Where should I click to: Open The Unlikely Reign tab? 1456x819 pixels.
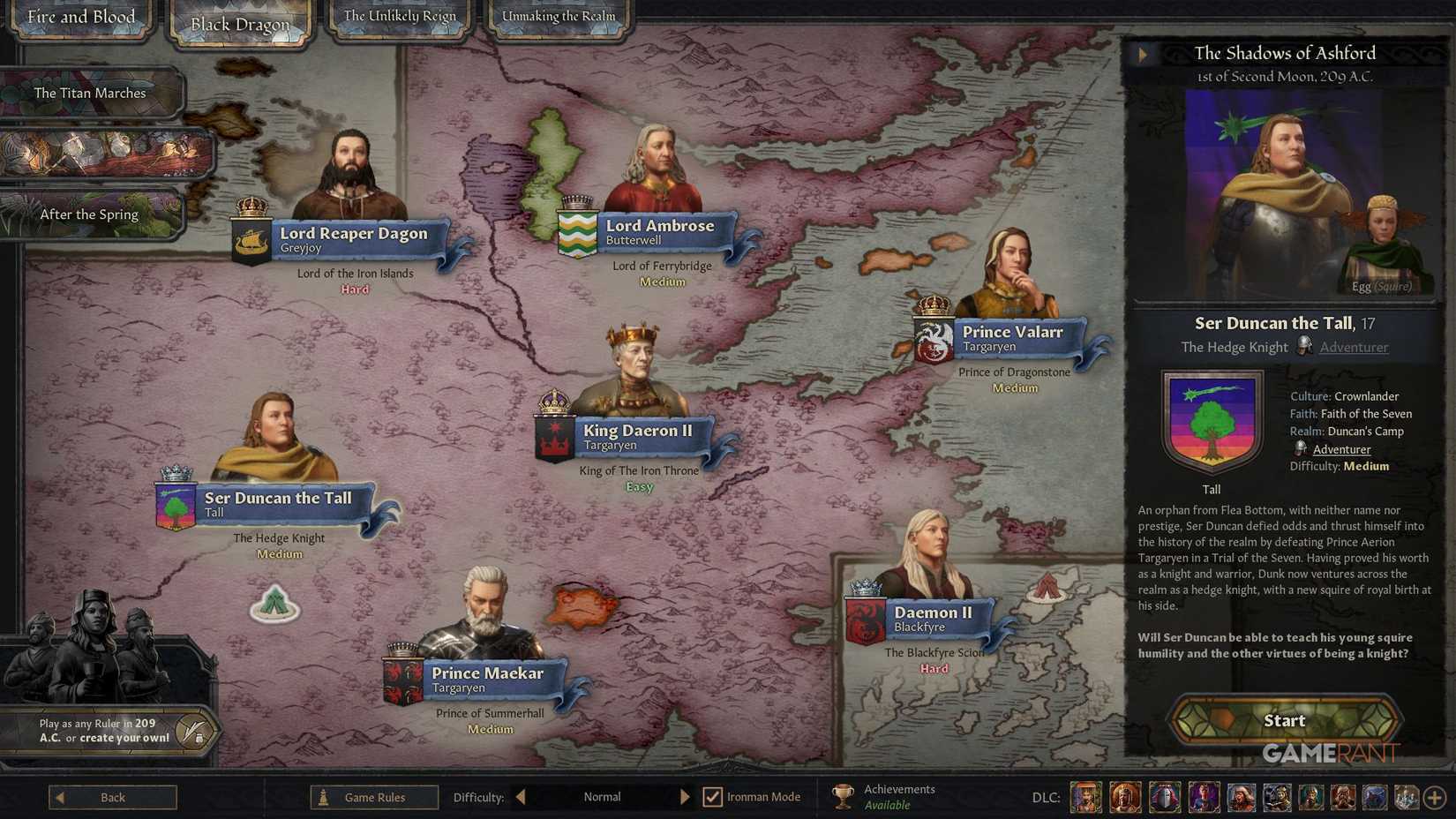(x=399, y=15)
